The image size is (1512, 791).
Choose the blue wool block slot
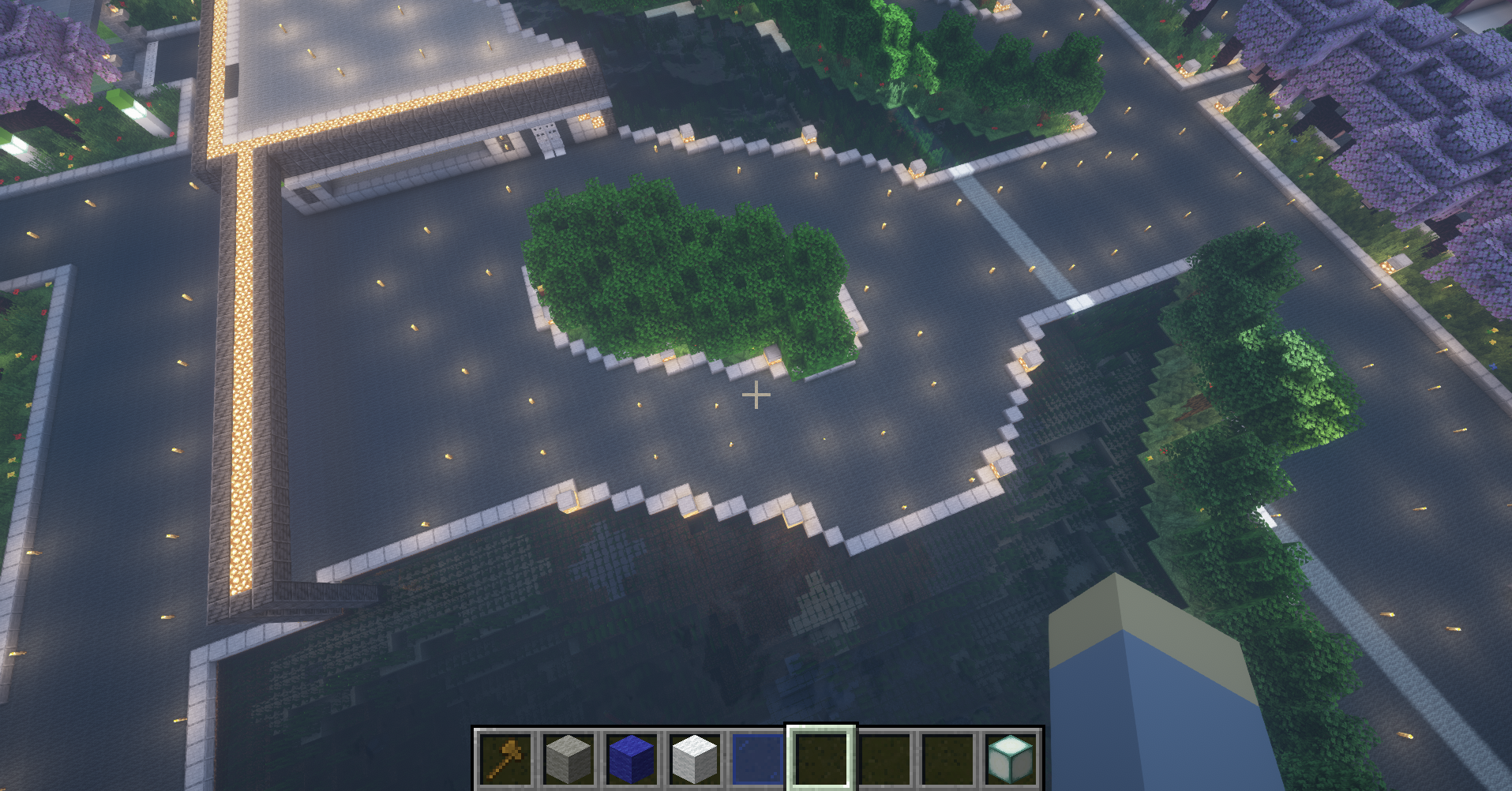[x=632, y=759]
